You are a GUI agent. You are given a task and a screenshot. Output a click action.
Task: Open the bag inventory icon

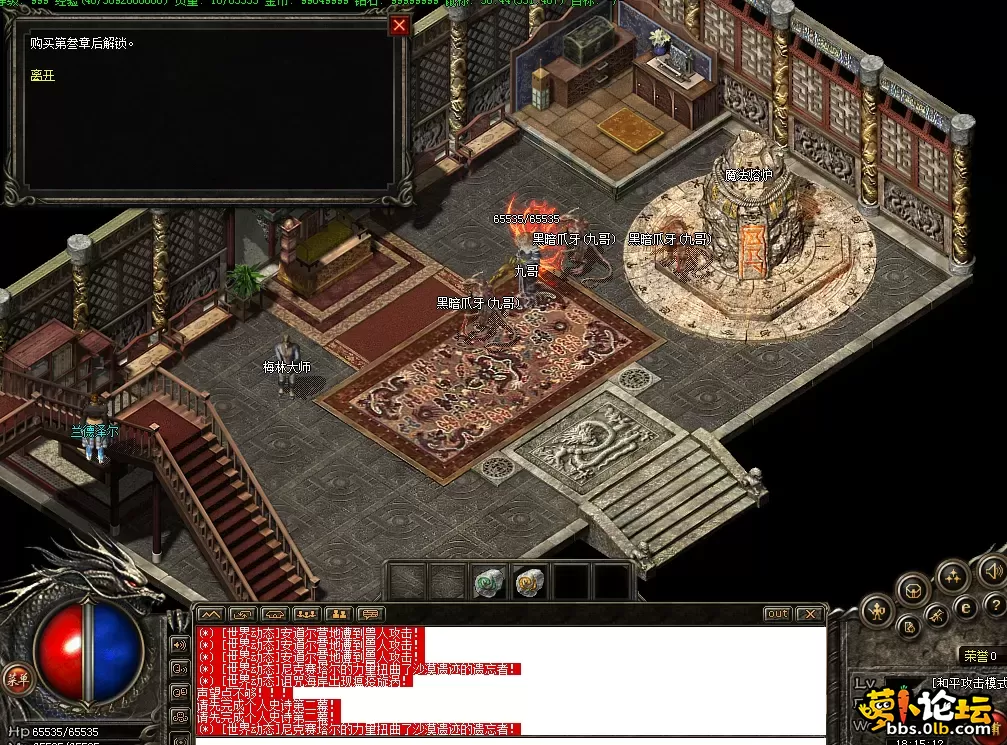(x=914, y=588)
